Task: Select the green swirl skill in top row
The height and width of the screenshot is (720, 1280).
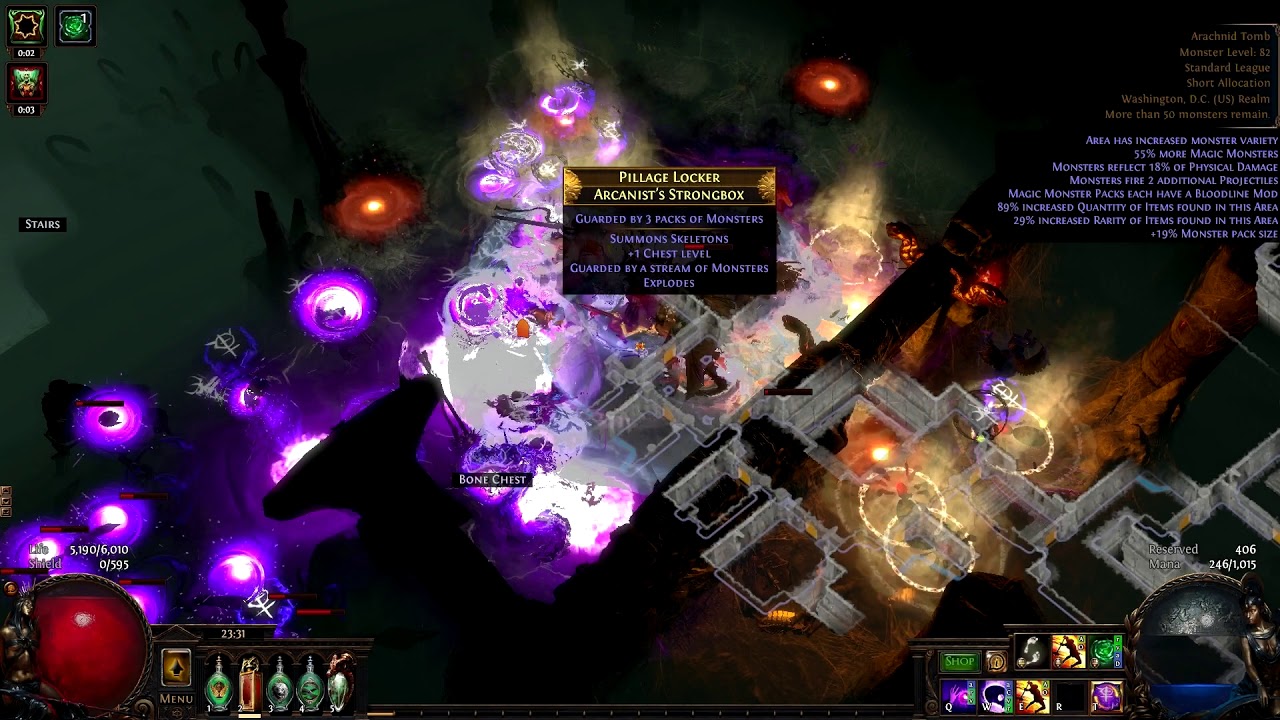Action: point(1106,652)
